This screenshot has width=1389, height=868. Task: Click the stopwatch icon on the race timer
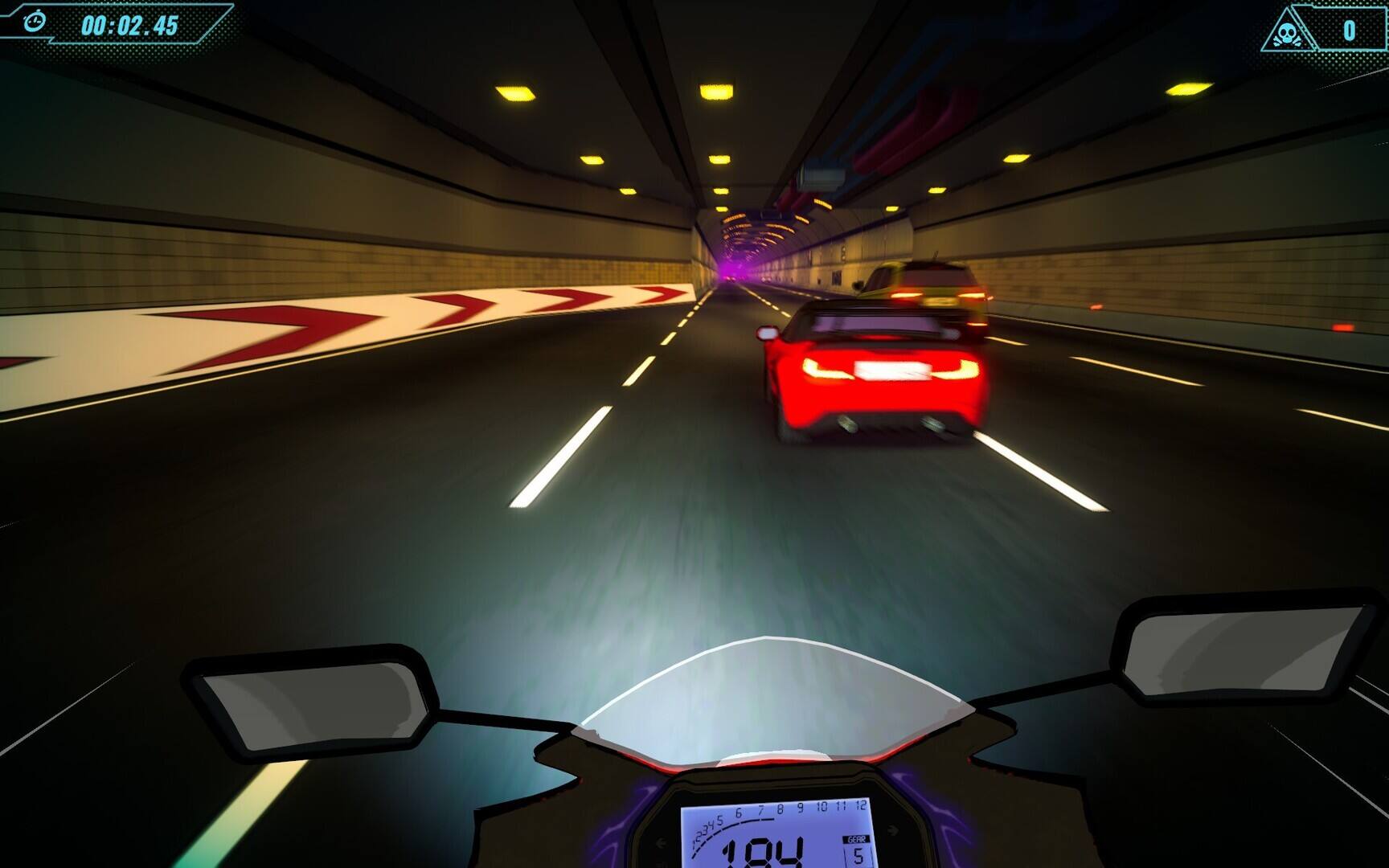pos(34,22)
